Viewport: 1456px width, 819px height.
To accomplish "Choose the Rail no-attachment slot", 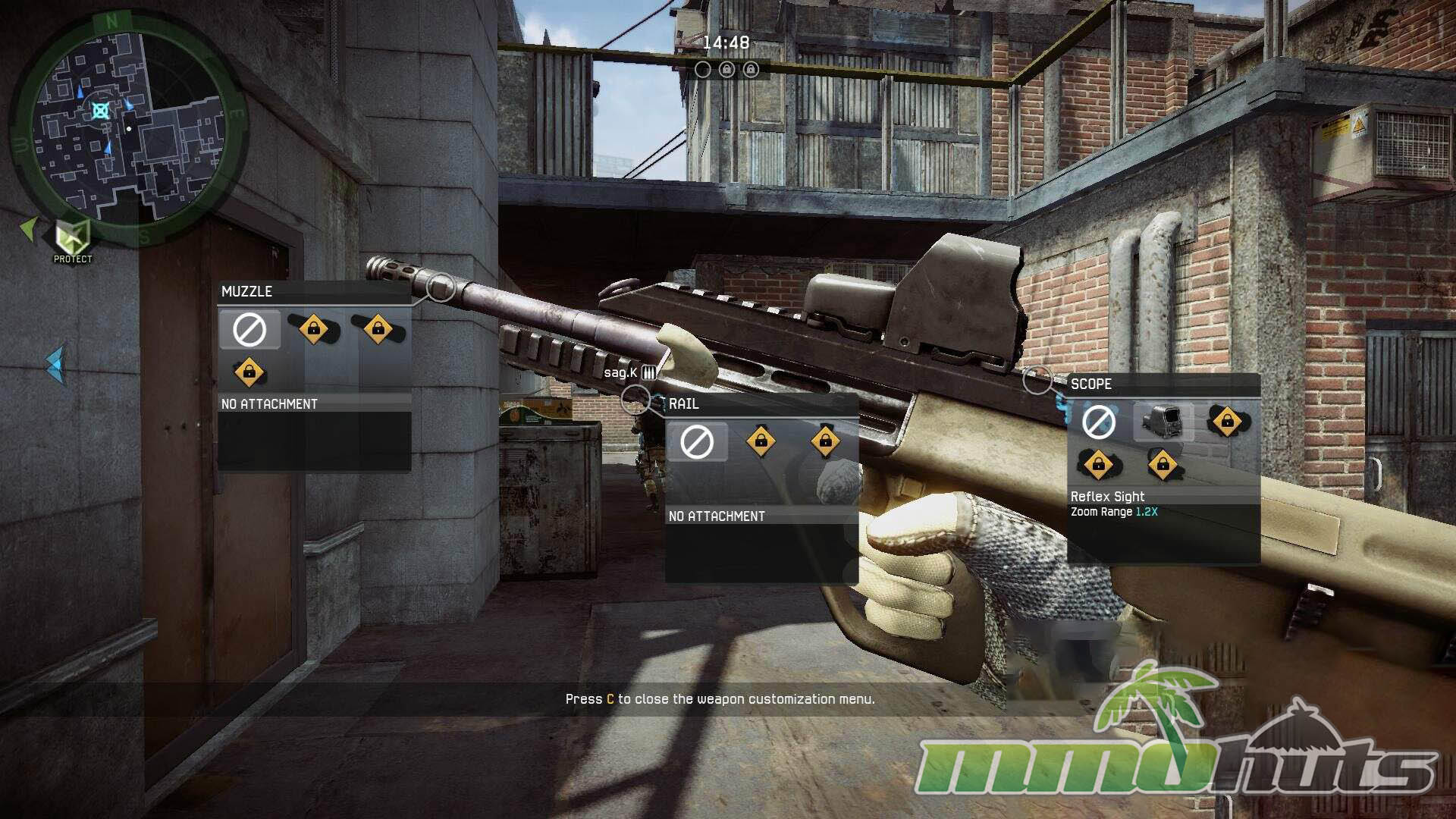I will (697, 442).
